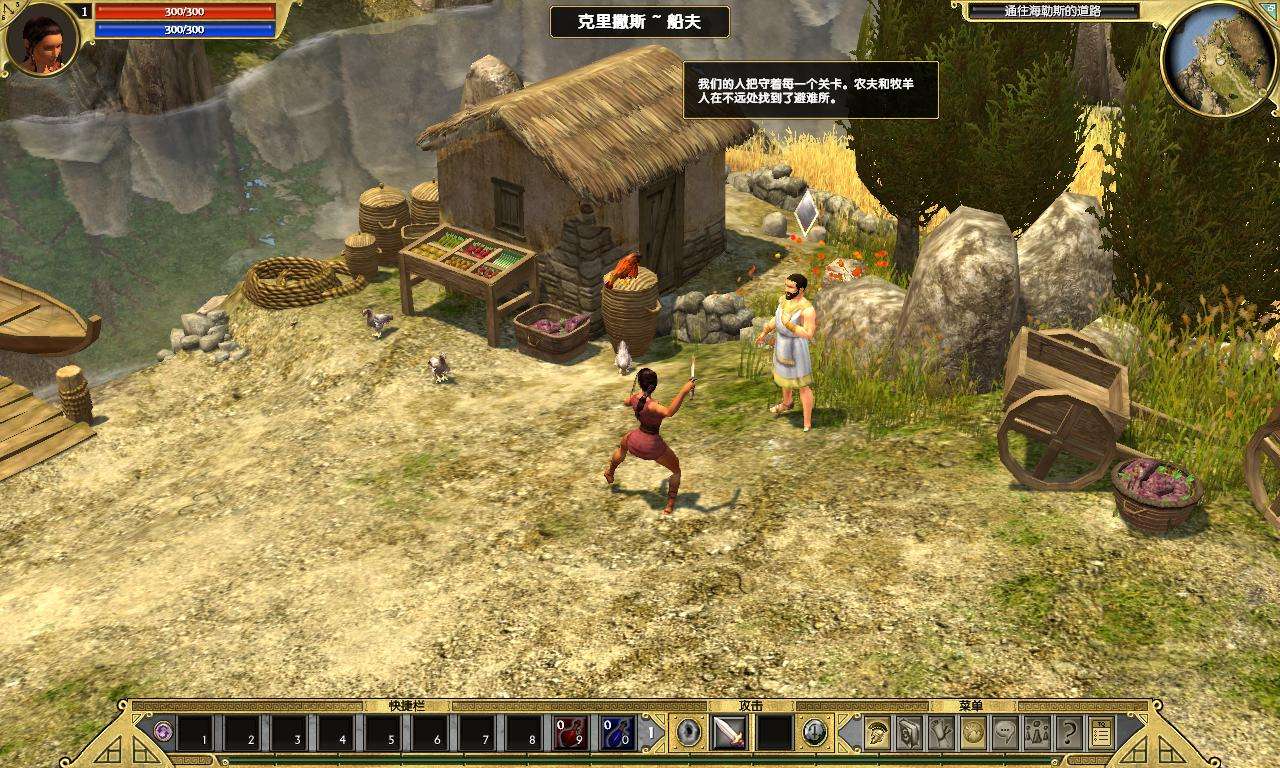Use the red health potion slot
Screen dimensions: 1280x768
pyautogui.click(x=571, y=733)
